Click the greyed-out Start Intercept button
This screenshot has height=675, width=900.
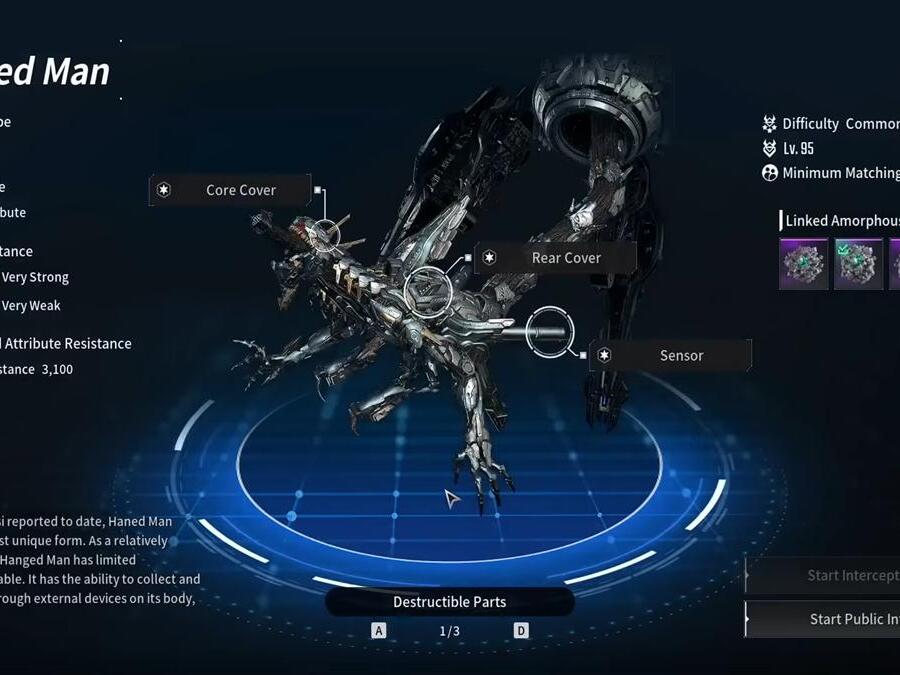point(825,575)
